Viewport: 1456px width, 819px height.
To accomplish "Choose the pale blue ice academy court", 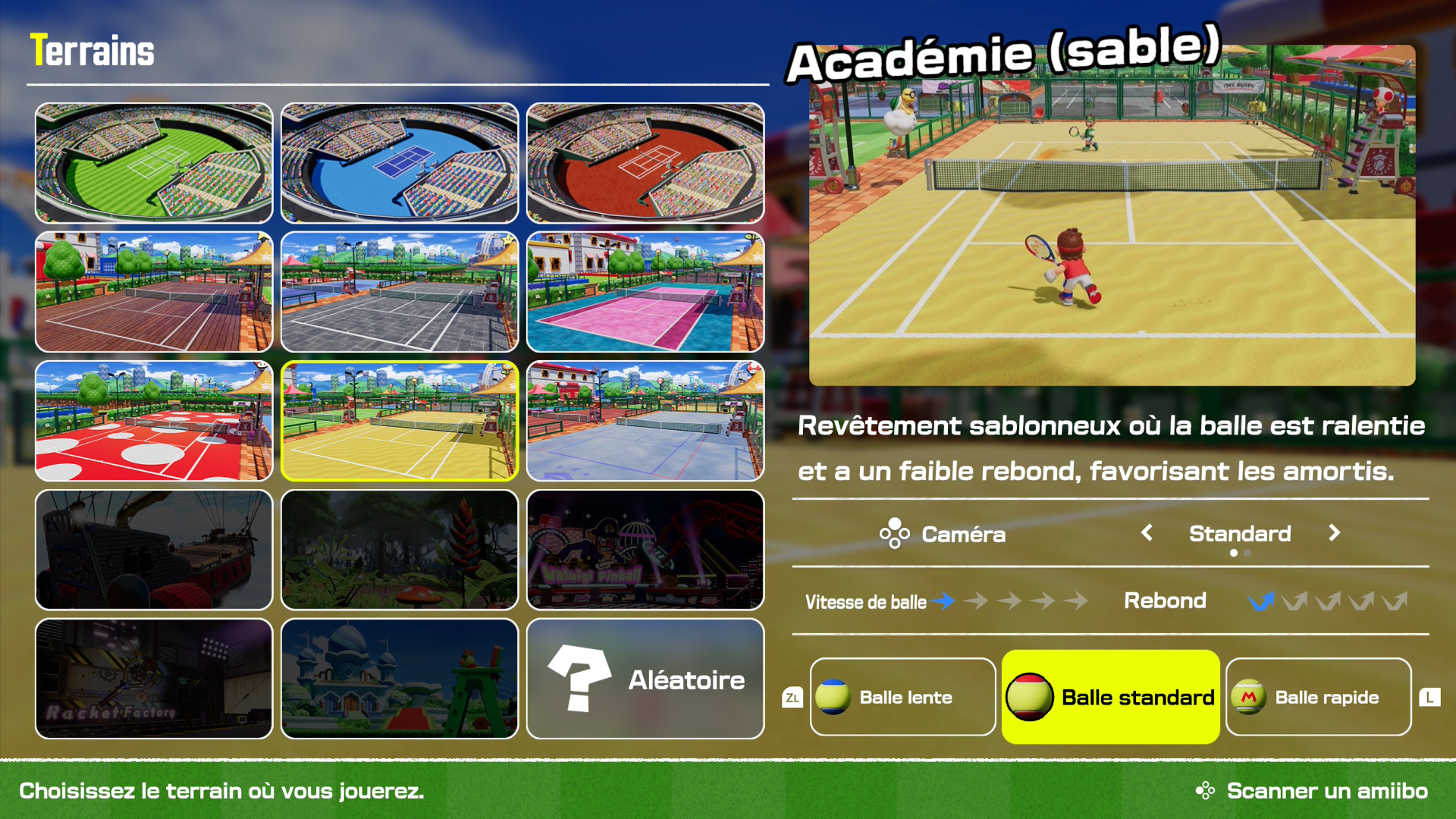I will 645,421.
